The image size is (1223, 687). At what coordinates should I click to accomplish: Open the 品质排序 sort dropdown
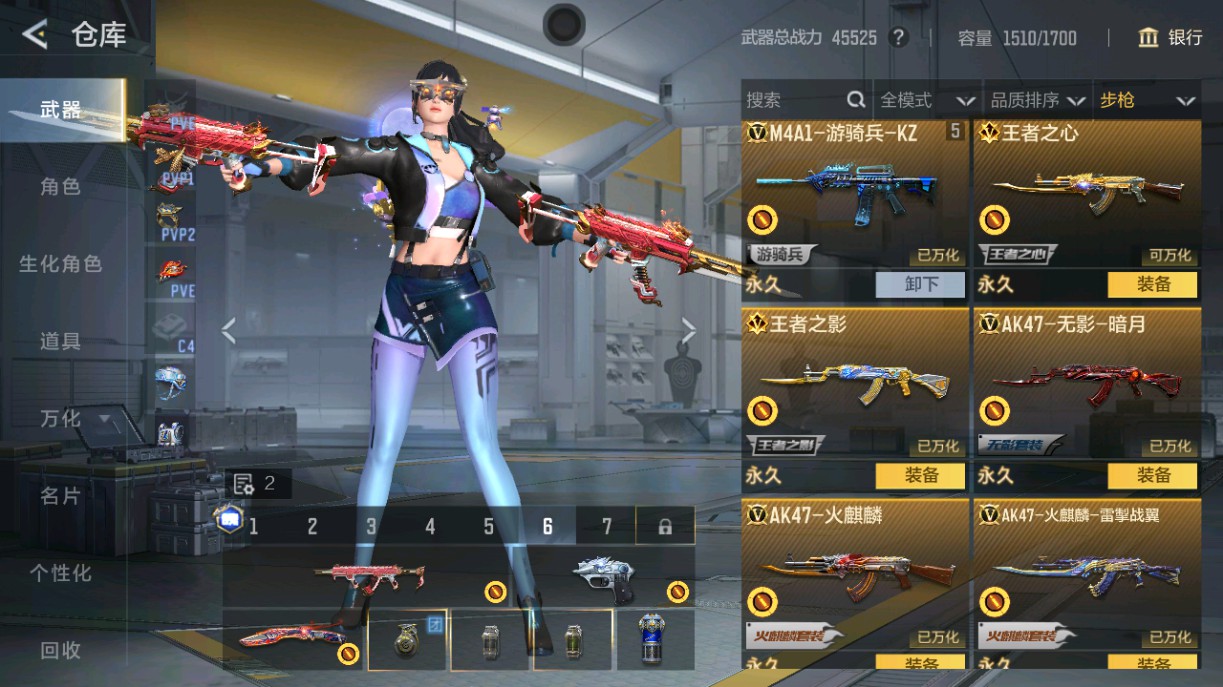(x=1037, y=100)
